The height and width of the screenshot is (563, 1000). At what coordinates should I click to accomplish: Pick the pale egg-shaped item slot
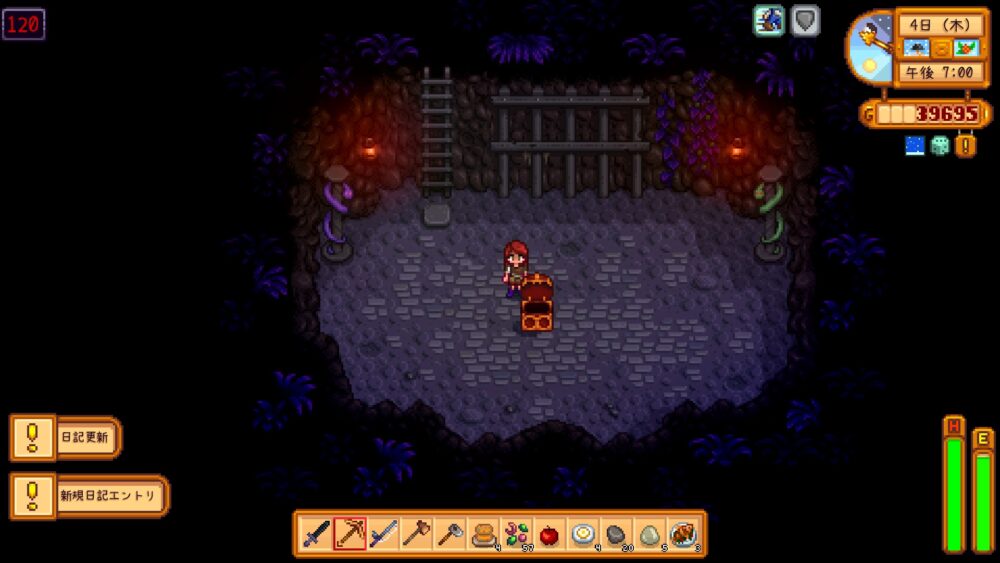click(649, 534)
